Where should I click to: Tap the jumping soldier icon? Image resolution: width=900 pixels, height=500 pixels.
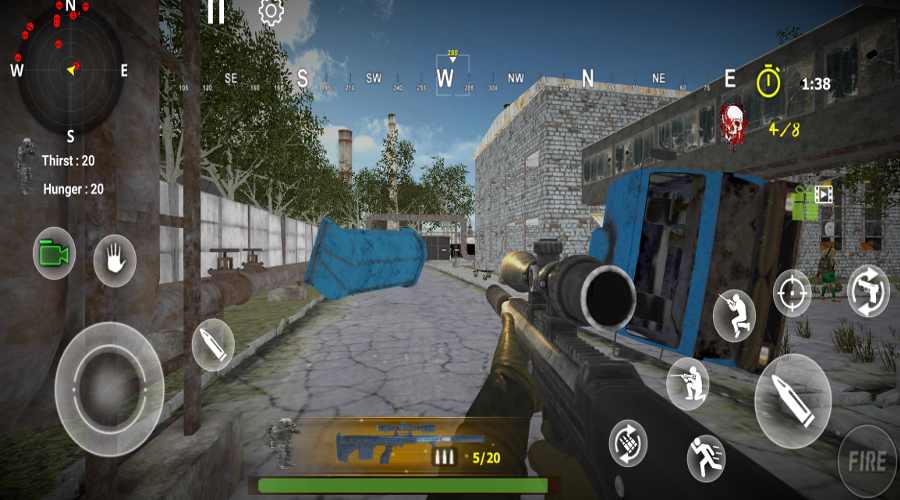734,314
